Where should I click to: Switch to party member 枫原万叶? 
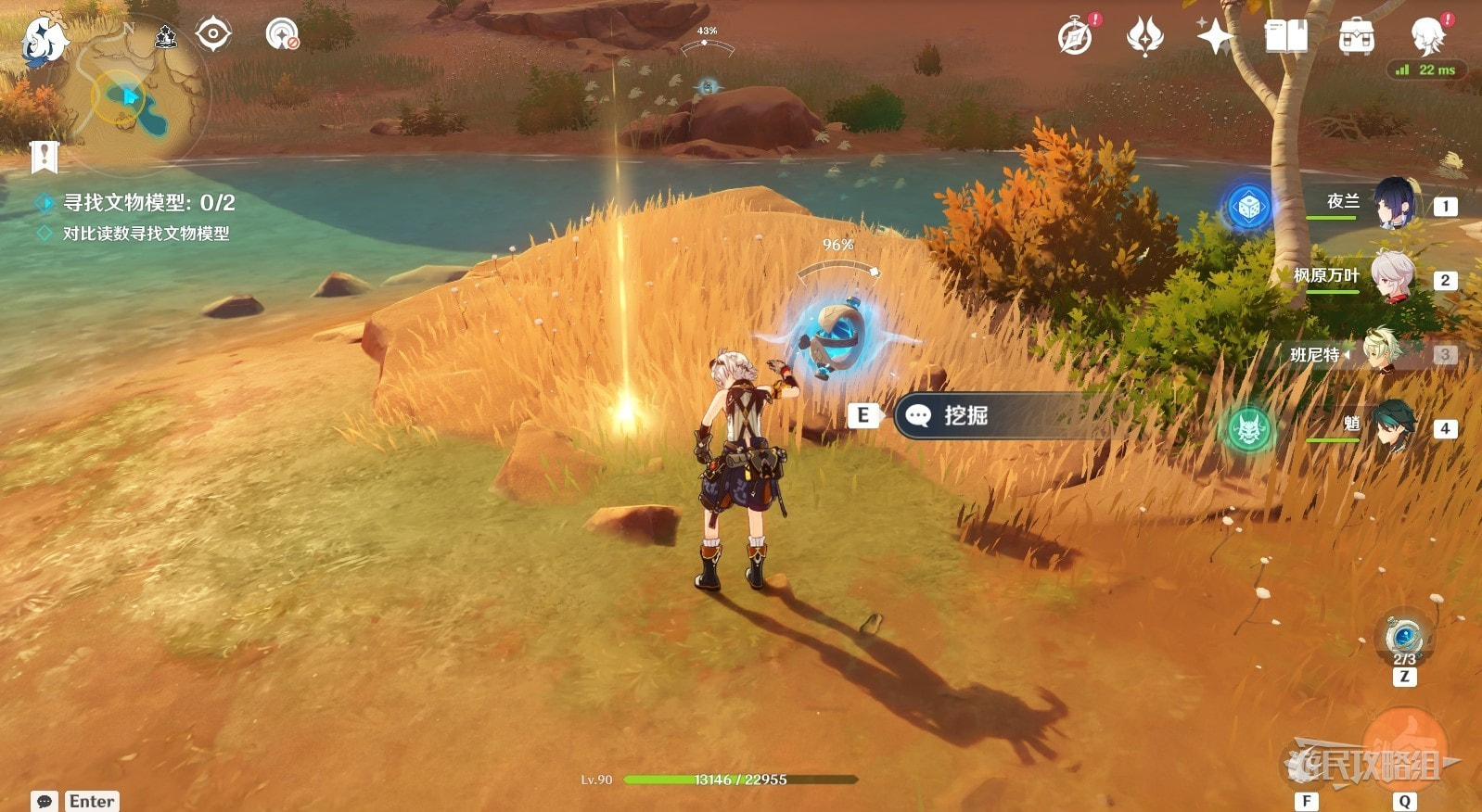[x=1392, y=277]
